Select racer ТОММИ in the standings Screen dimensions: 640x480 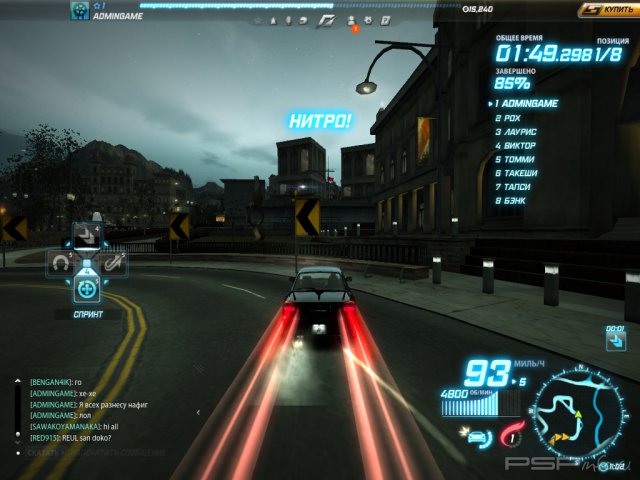[520, 160]
